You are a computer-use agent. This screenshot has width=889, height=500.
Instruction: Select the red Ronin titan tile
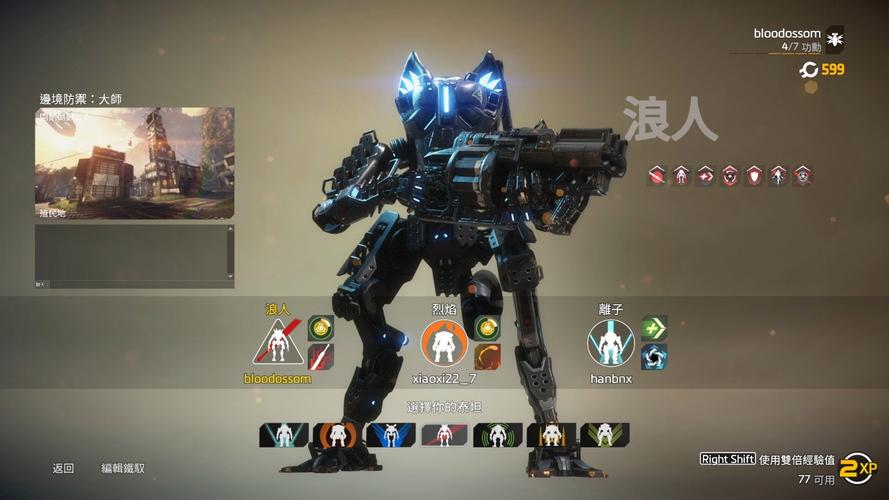click(x=444, y=435)
